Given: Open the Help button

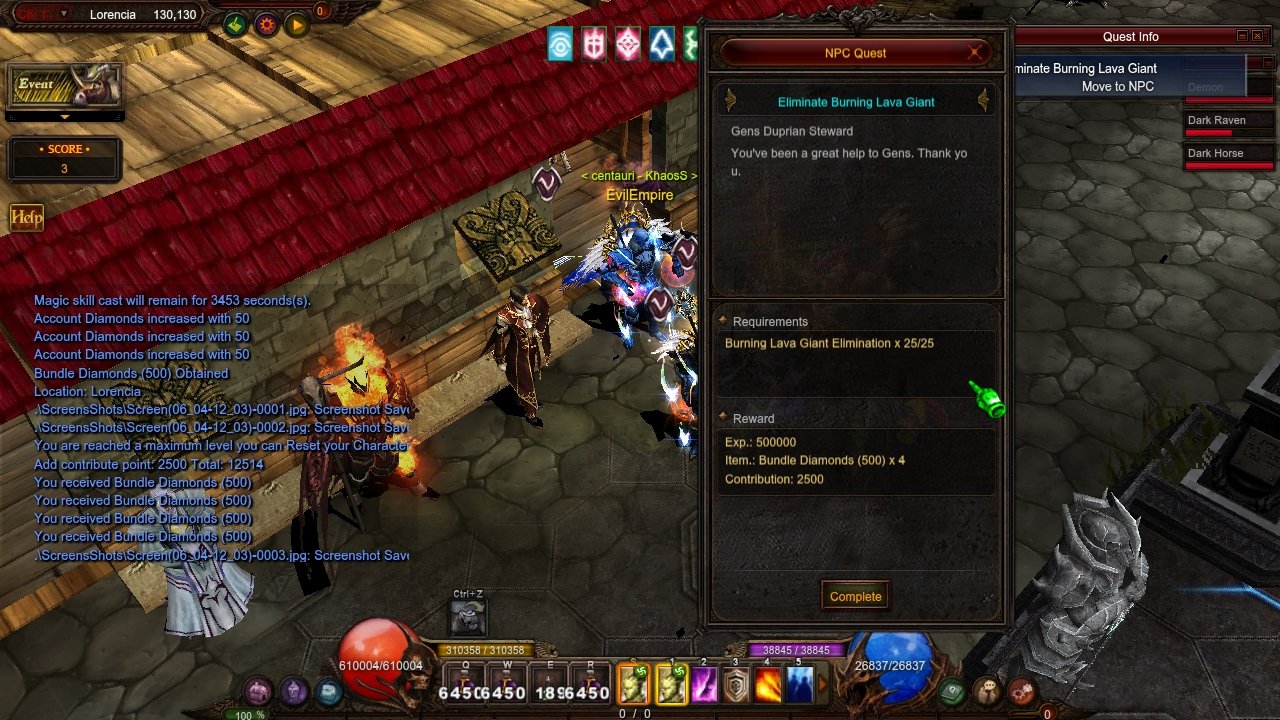Looking at the screenshot, I should (x=26, y=217).
